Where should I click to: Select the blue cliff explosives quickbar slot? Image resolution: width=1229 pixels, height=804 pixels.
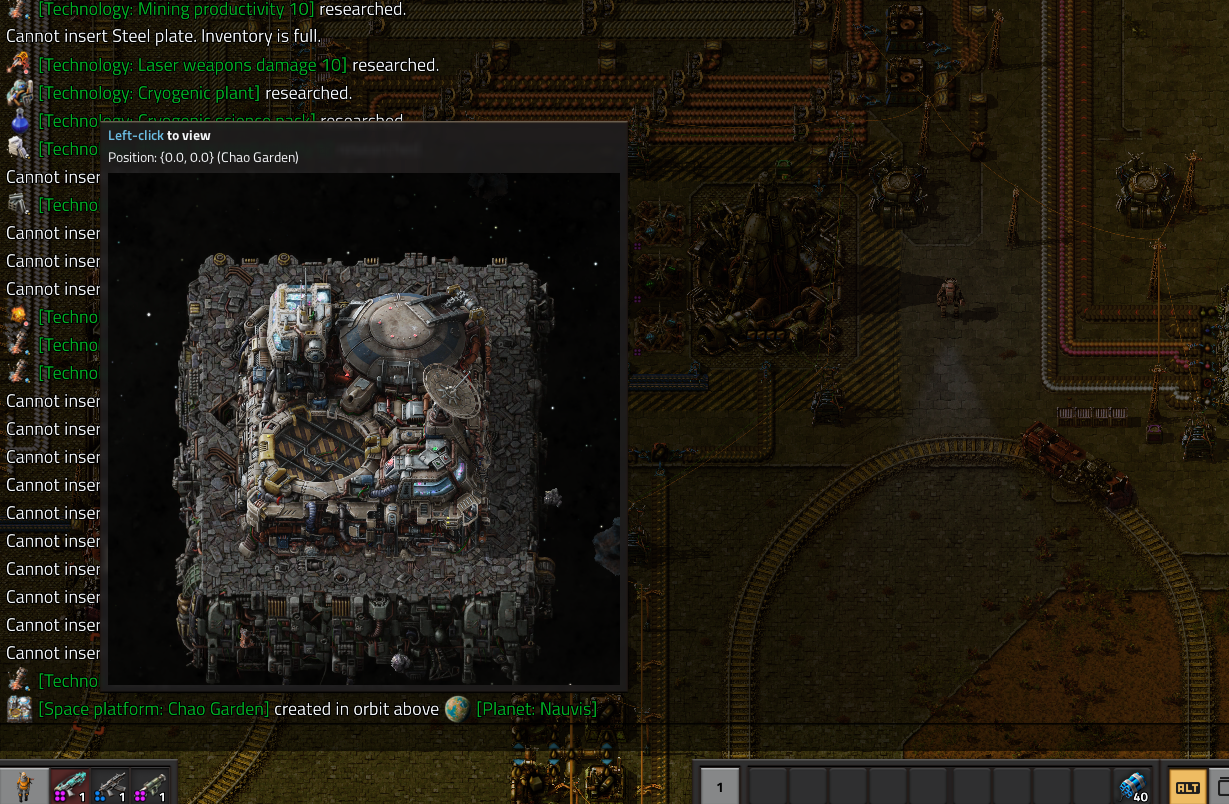coord(1133,786)
